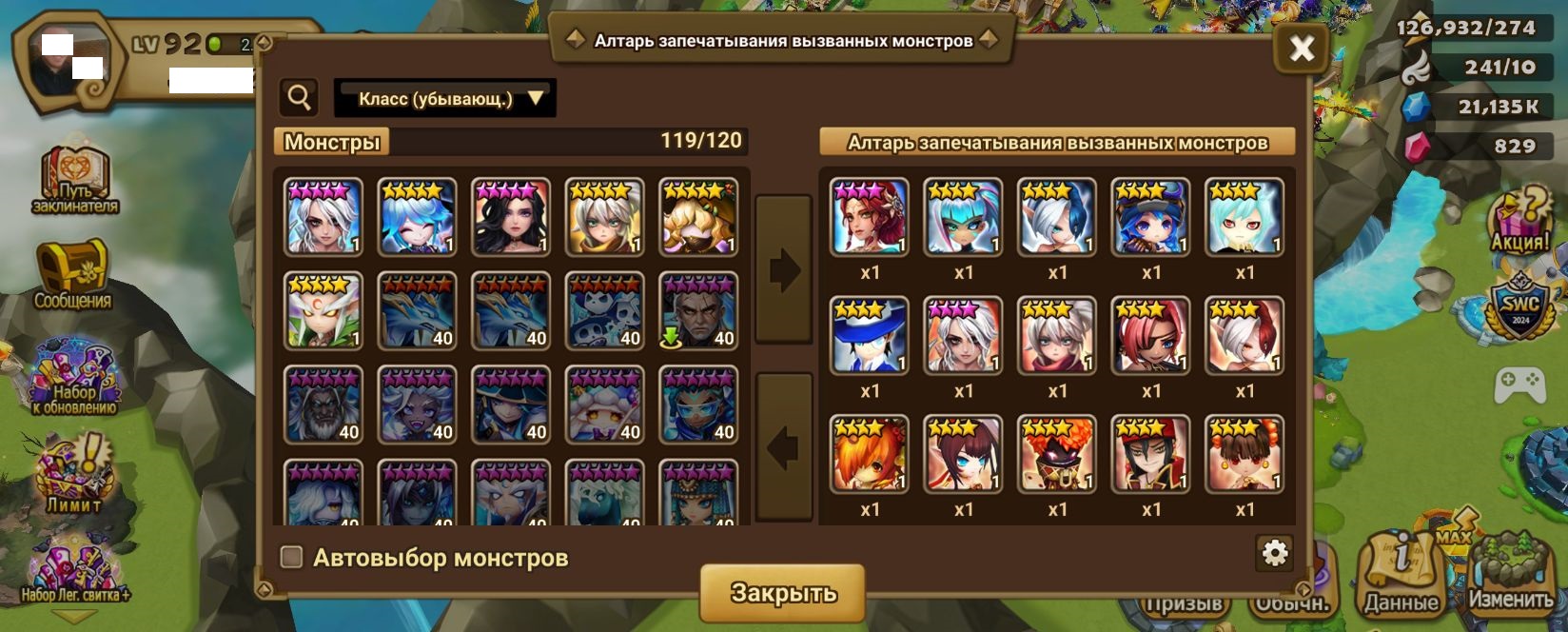Screen dimensions: 1568x632
Task: Return monster from altar with left arrow
Action: 783,446
